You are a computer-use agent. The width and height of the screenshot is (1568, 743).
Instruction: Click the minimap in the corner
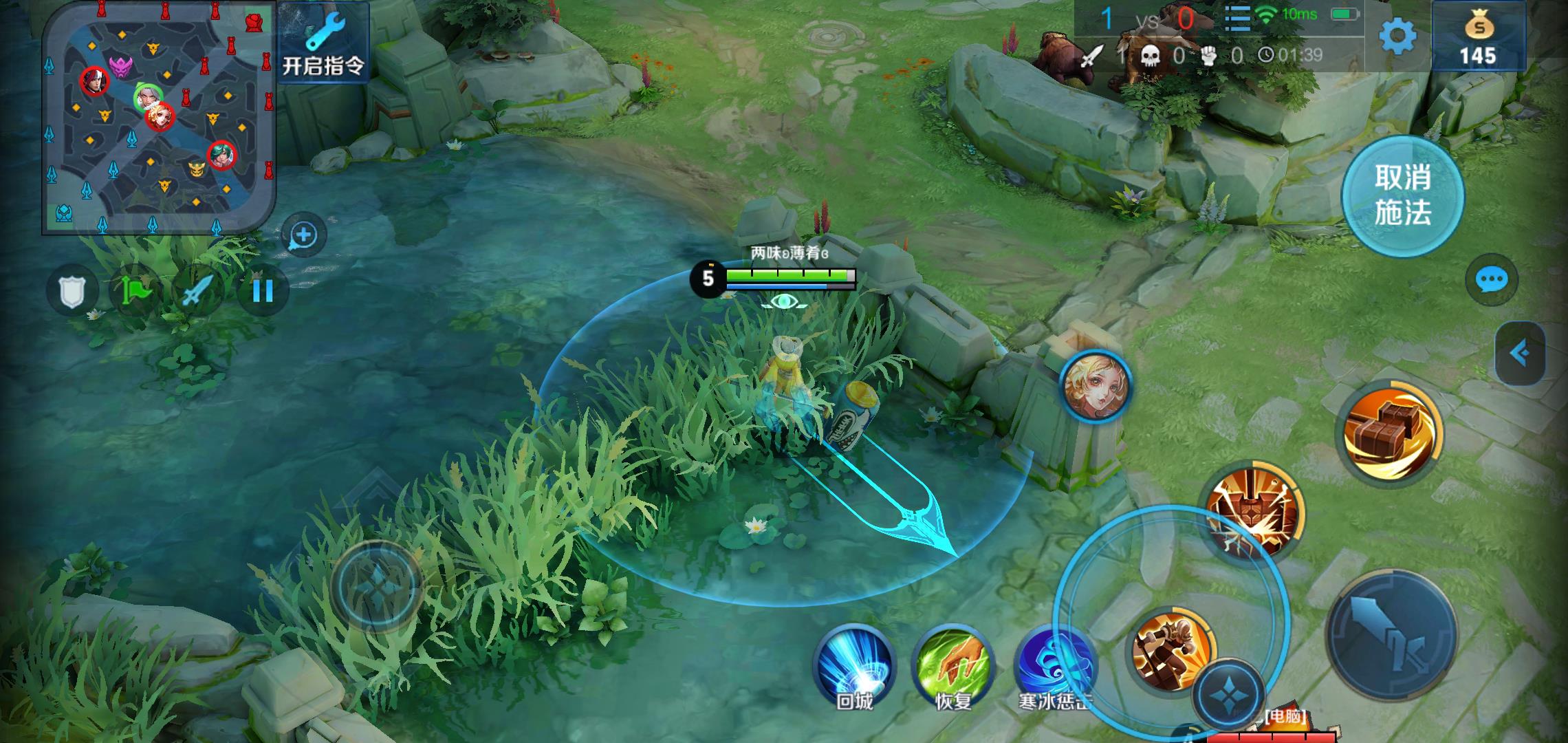[159, 117]
